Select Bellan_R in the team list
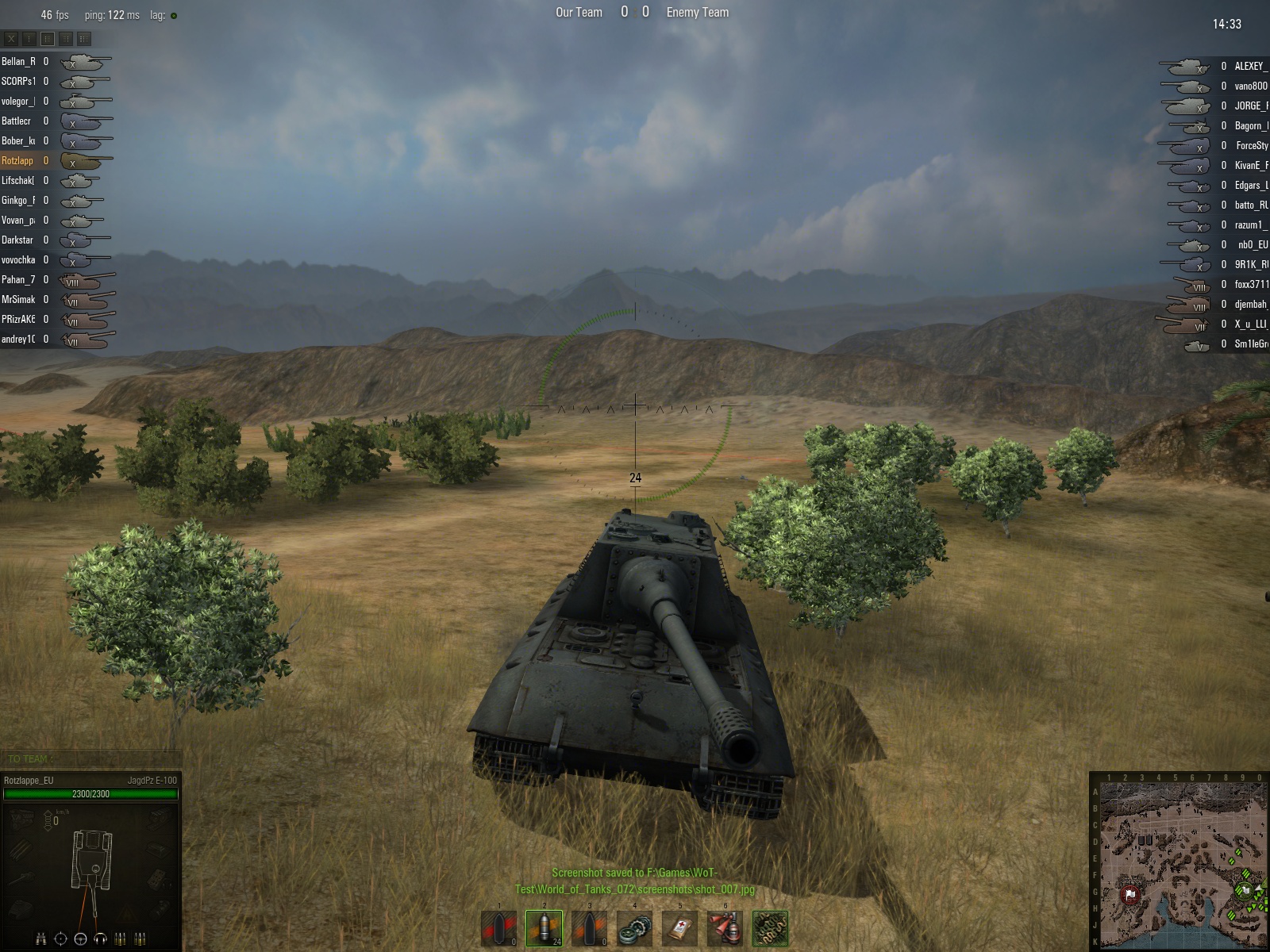 pyautogui.click(x=19, y=61)
